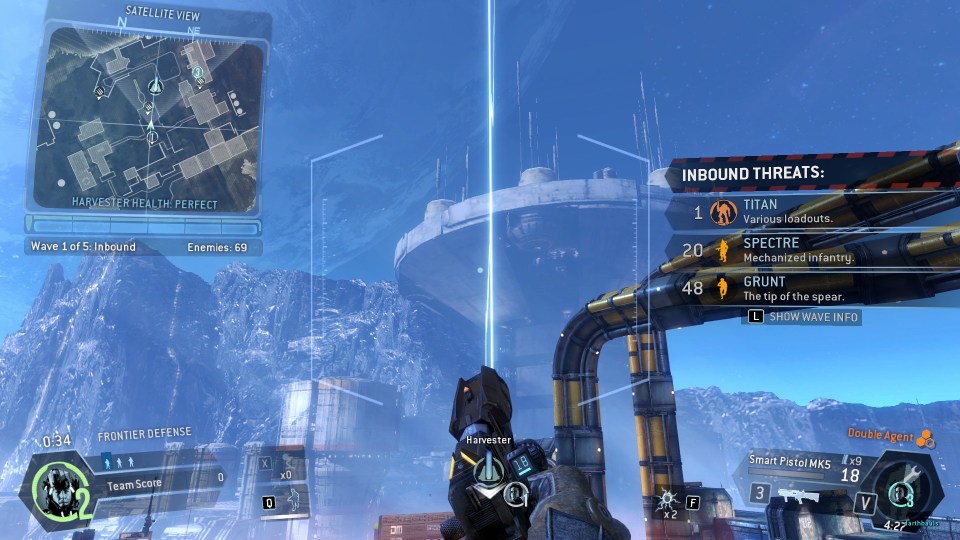This screenshot has height=540, width=960.
Task: Click the pilot tactical ability icon
Action: [290, 498]
